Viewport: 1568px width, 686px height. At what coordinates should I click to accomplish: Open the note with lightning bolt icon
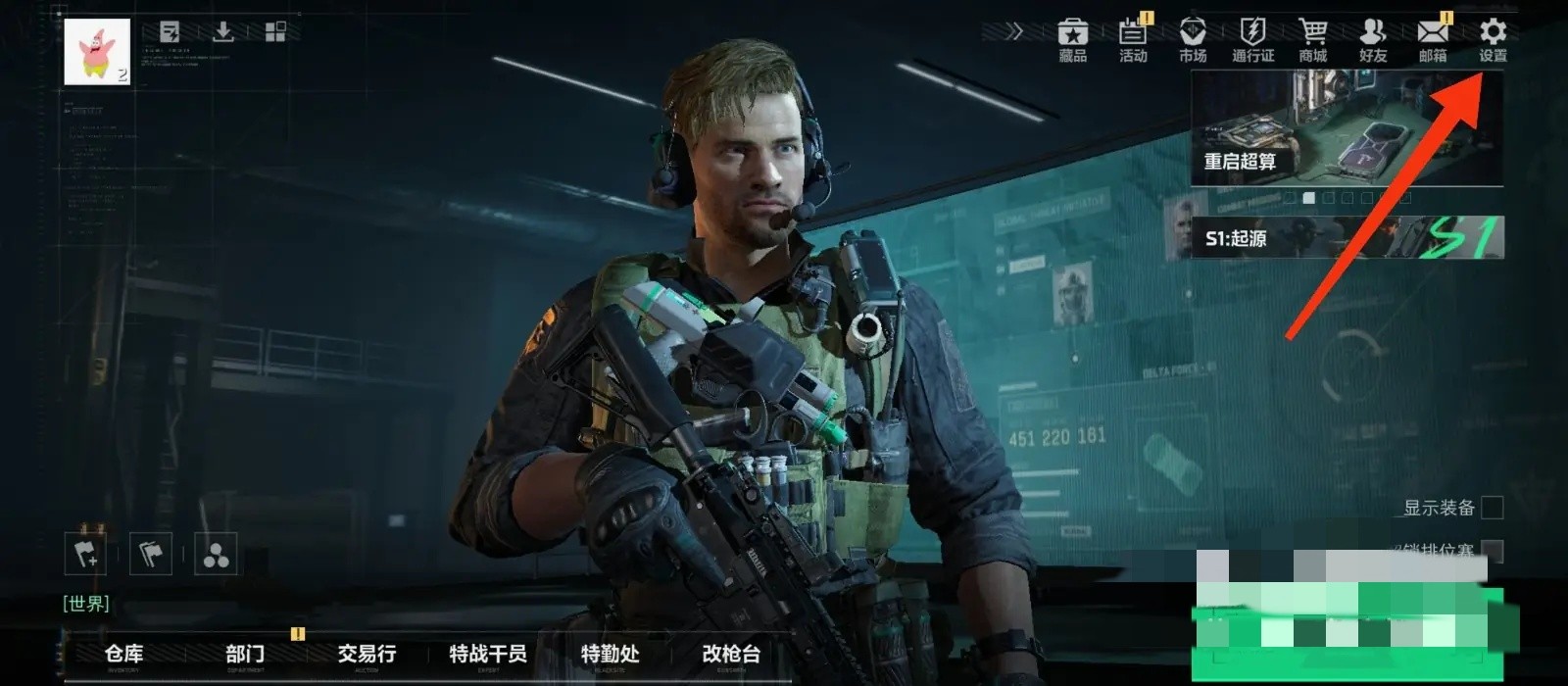[170, 32]
